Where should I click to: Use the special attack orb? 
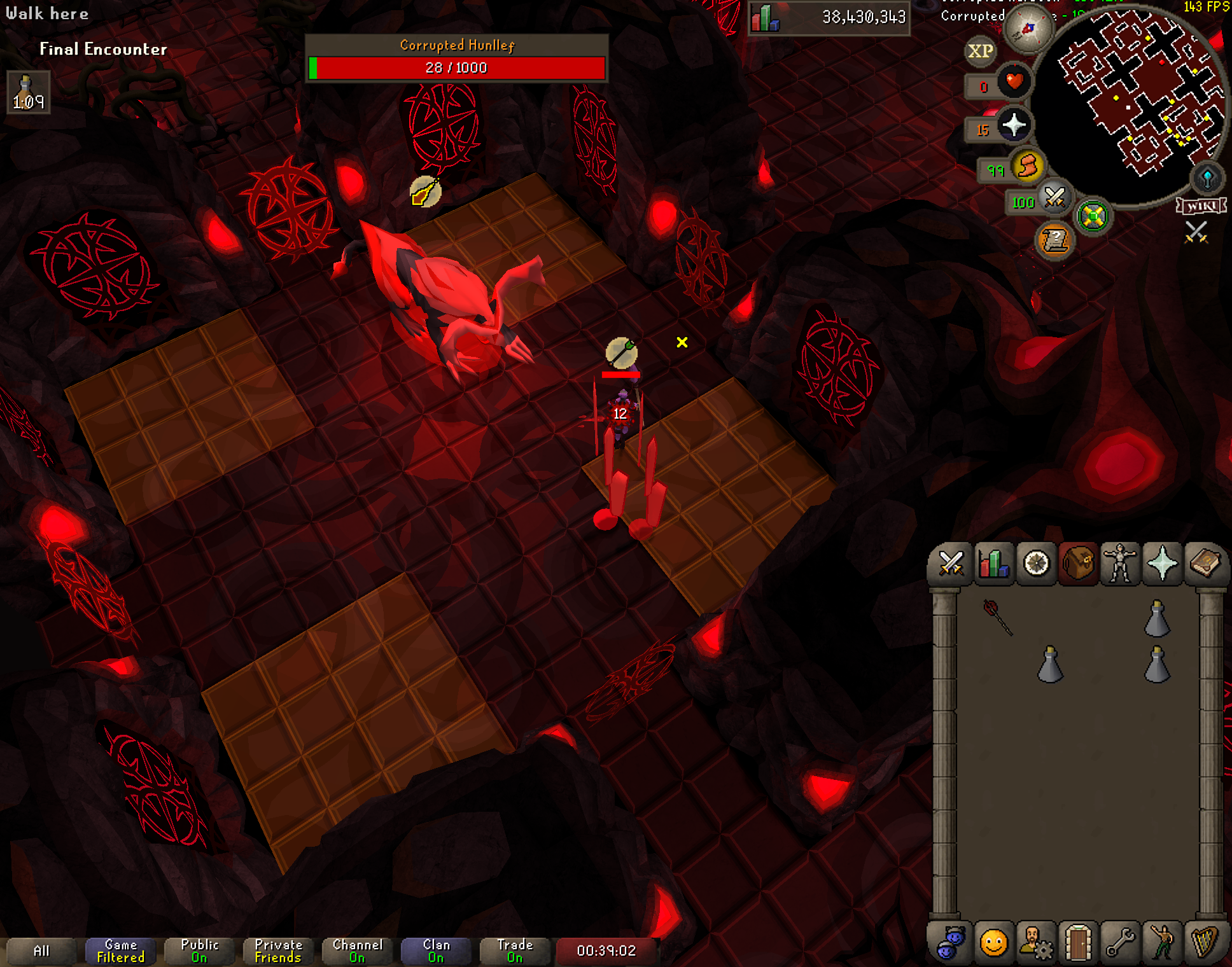(x=1054, y=198)
